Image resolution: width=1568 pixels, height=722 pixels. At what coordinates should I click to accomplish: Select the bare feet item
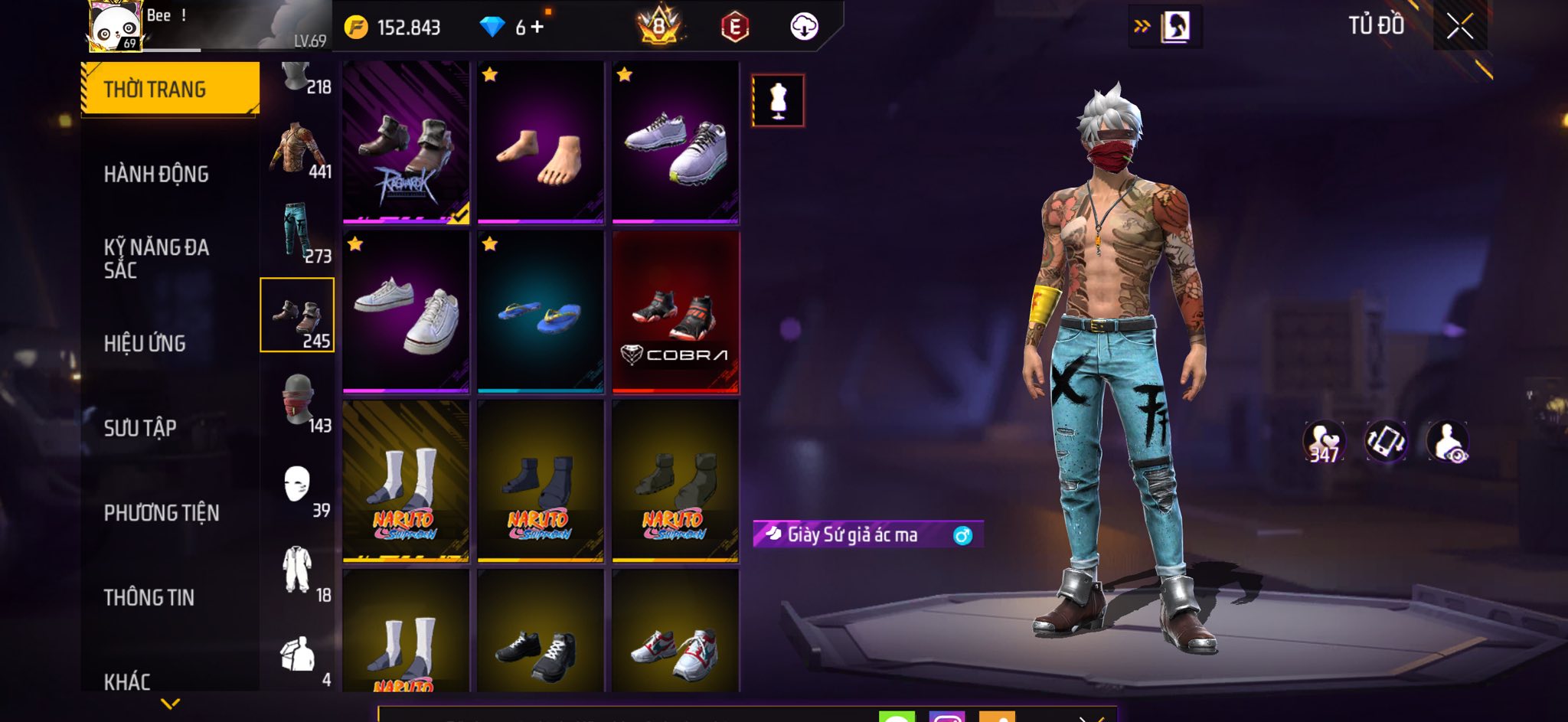(541, 143)
